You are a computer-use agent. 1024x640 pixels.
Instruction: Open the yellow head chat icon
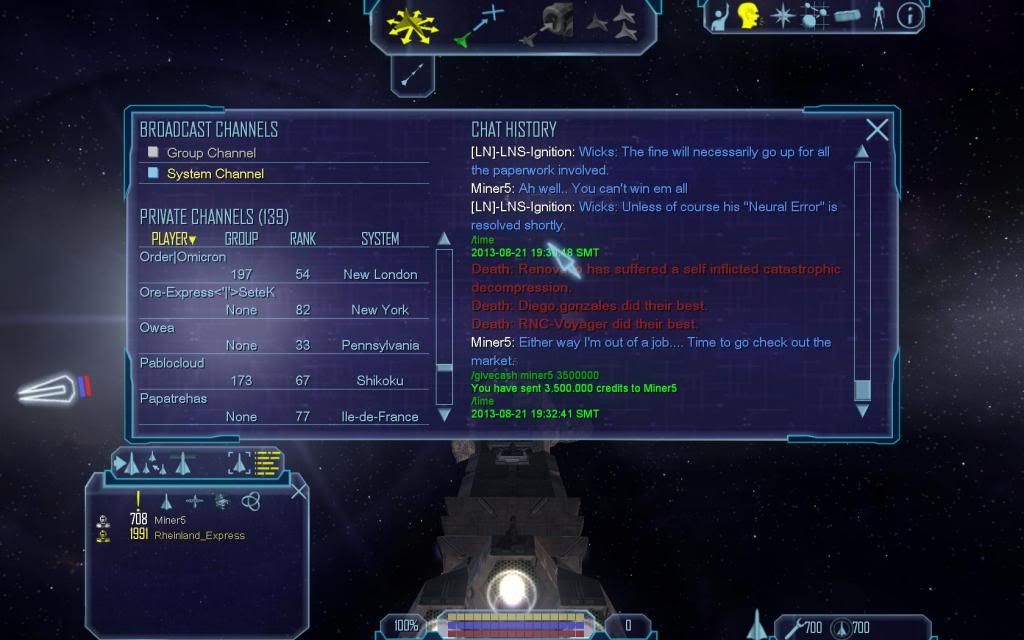tap(748, 15)
